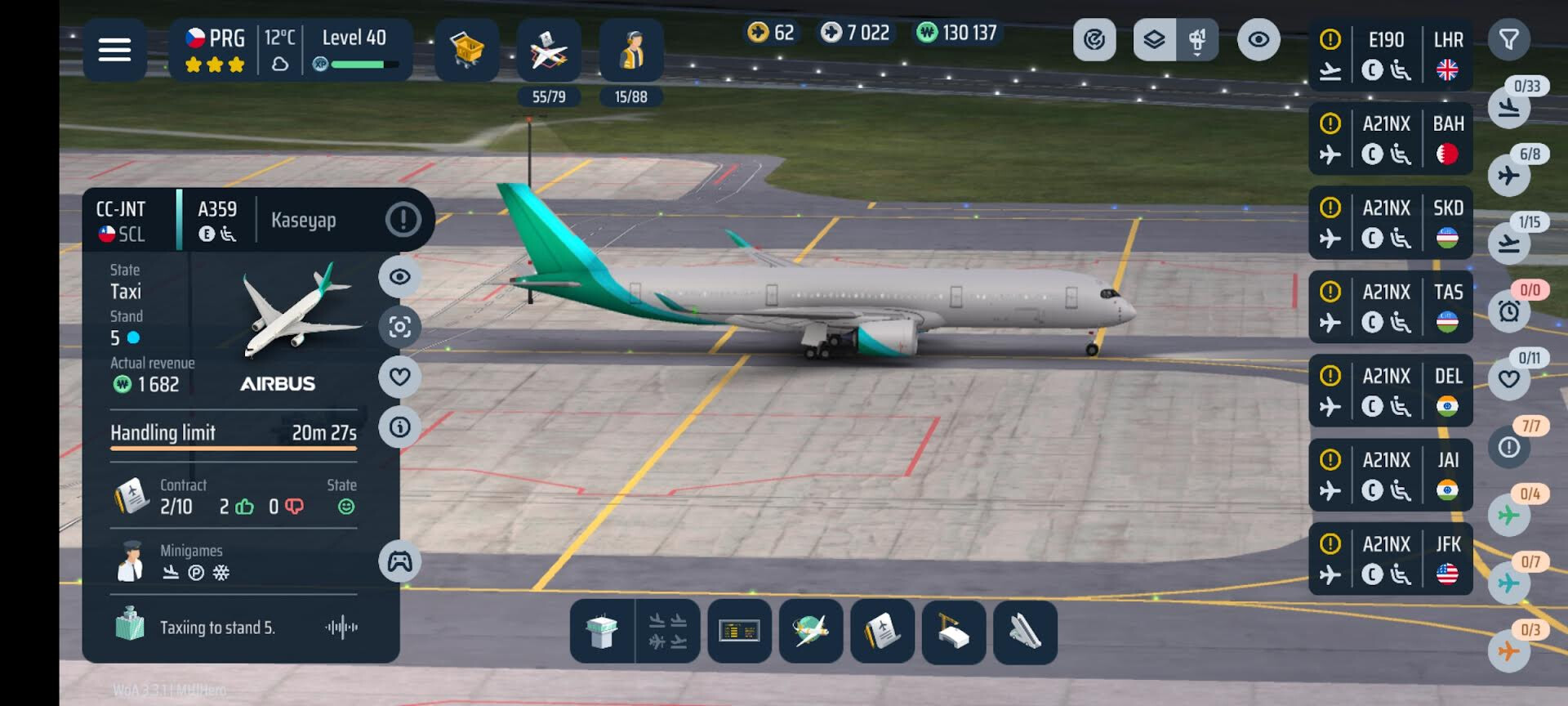Open the flight schedule board
This screenshot has height=706, width=1568.
point(739,632)
